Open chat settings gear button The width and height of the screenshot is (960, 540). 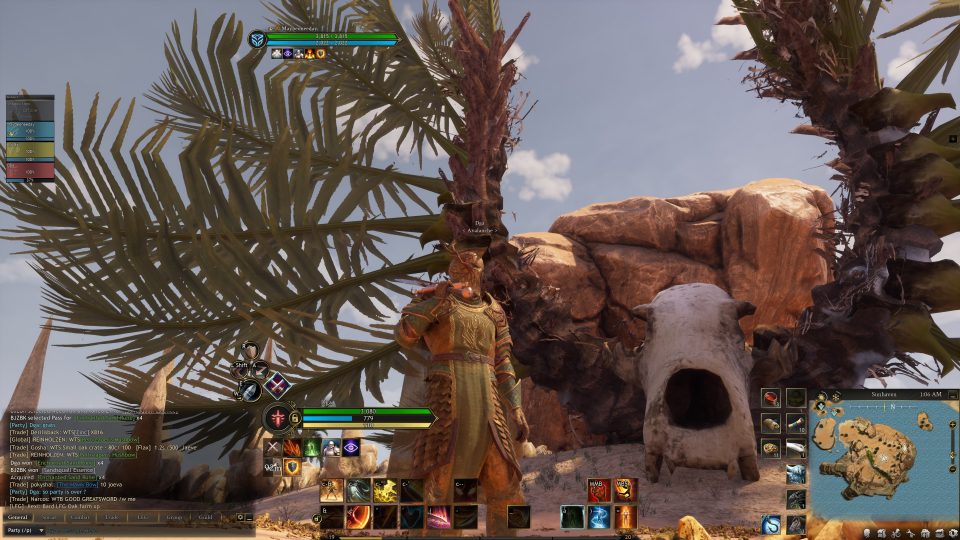click(x=240, y=517)
